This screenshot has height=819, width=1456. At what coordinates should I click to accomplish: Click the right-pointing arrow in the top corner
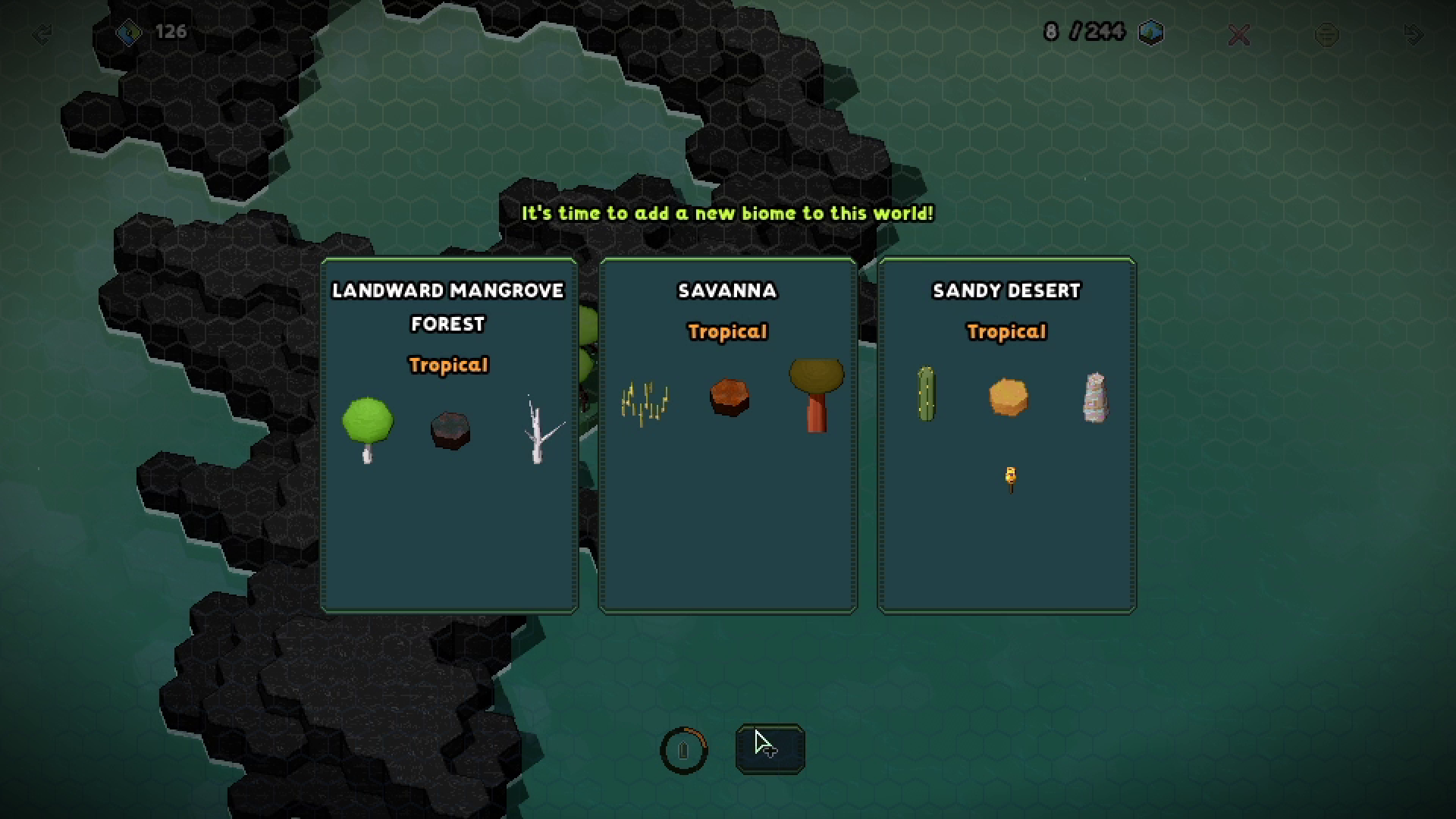(x=1413, y=34)
